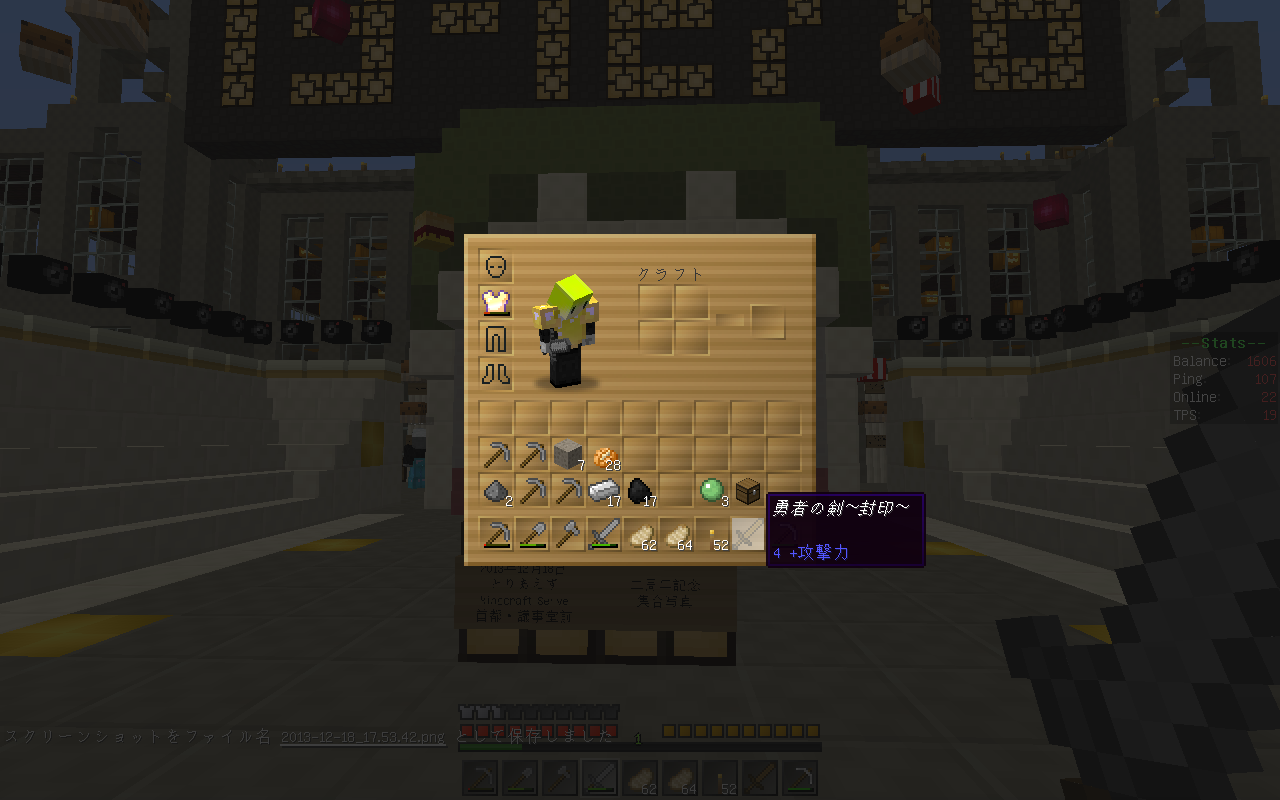Grab the stack of 17 coal
The height and width of the screenshot is (800, 1280).
[x=640, y=491]
